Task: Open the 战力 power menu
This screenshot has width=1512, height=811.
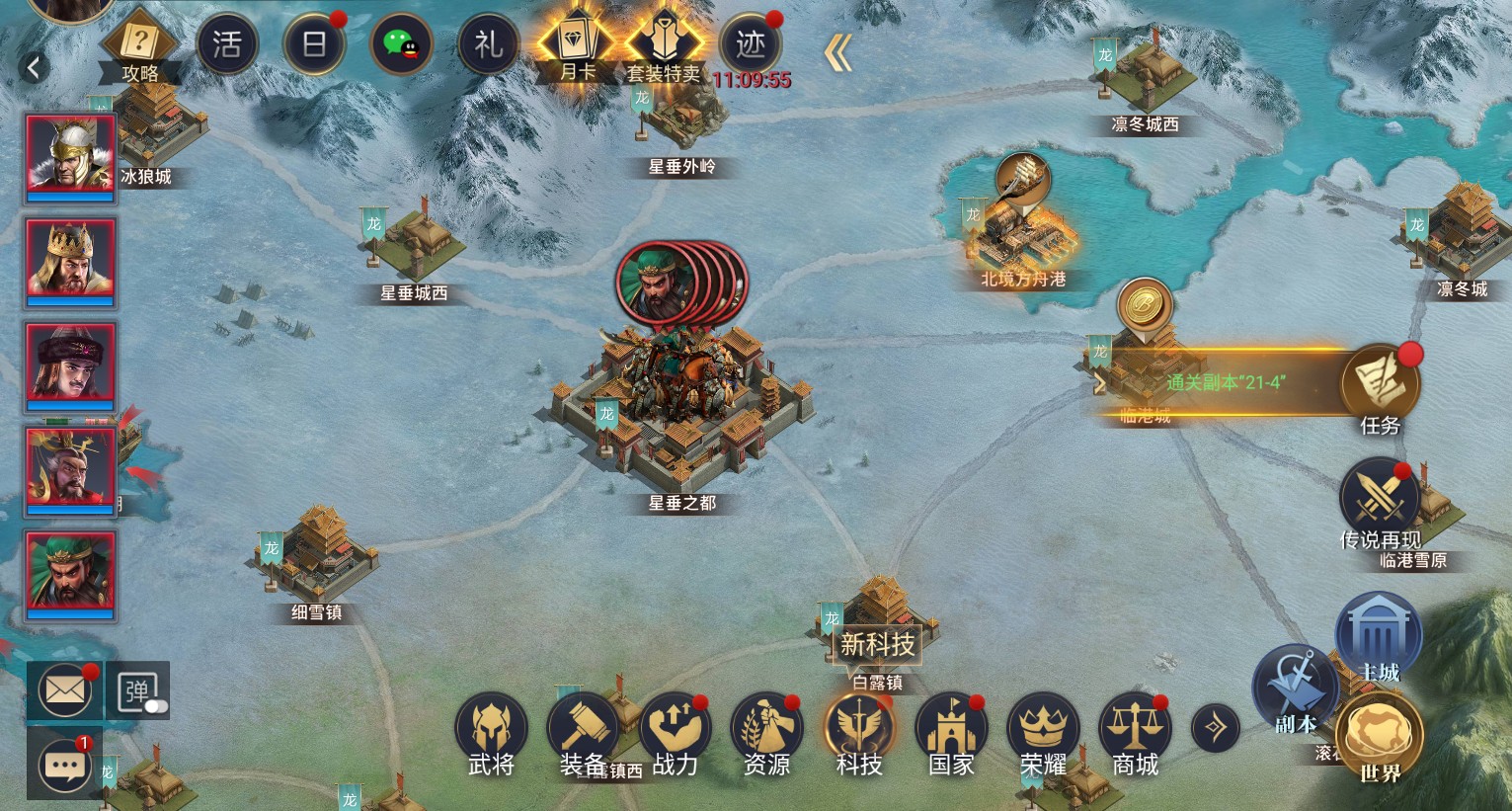Action: tap(676, 736)
